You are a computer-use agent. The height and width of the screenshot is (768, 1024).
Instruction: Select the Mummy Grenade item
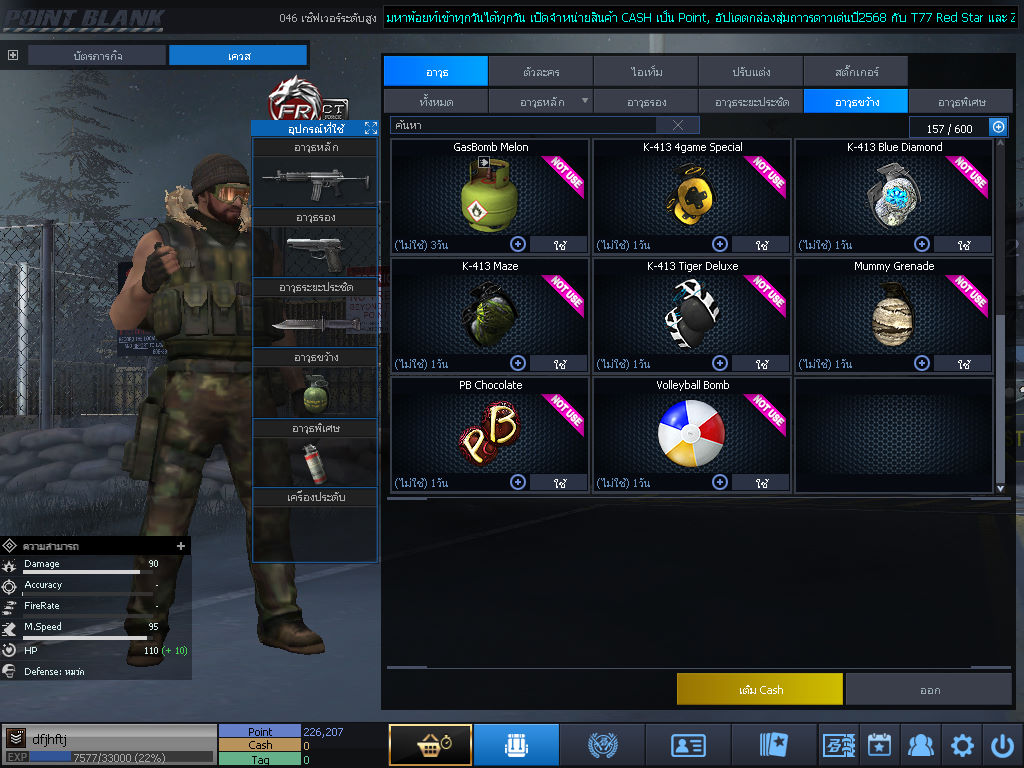click(894, 315)
